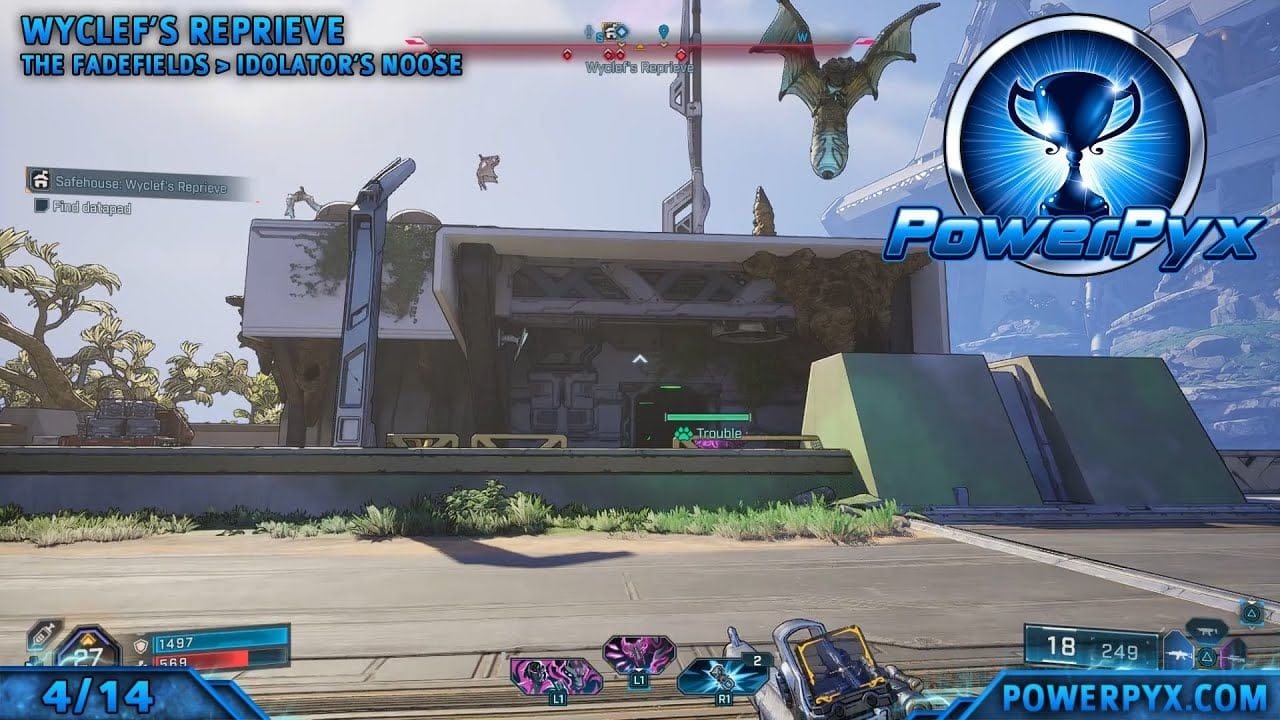
Task: Click the repkit syringe icon
Action: [x=42, y=637]
